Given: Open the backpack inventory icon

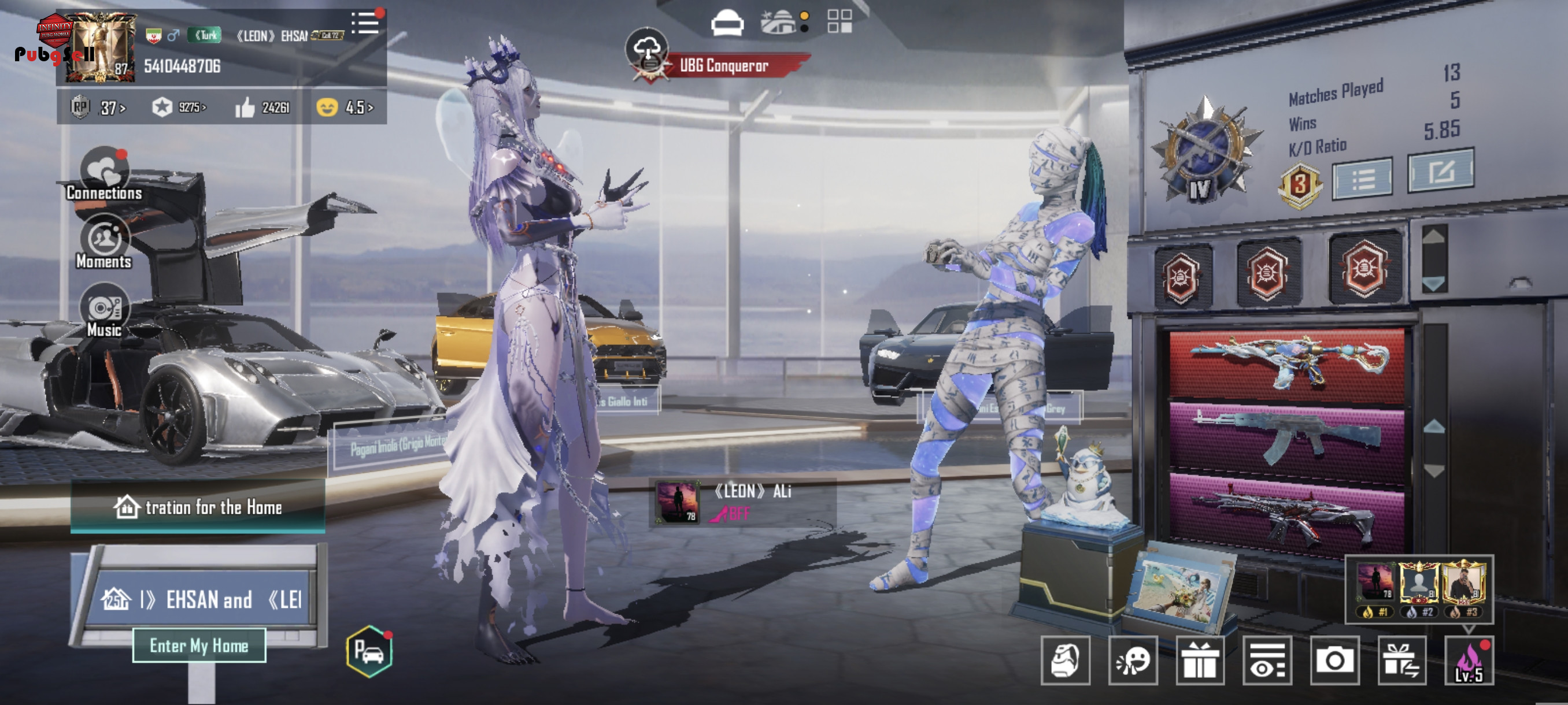Looking at the screenshot, I should tap(1065, 661).
